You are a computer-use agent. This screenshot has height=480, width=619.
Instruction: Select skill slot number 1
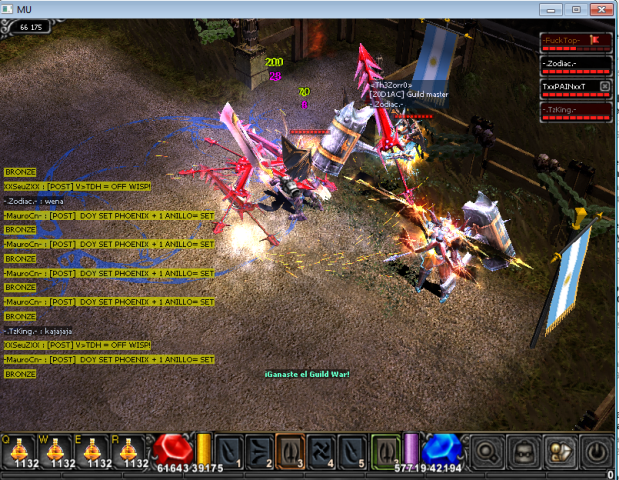point(229,451)
